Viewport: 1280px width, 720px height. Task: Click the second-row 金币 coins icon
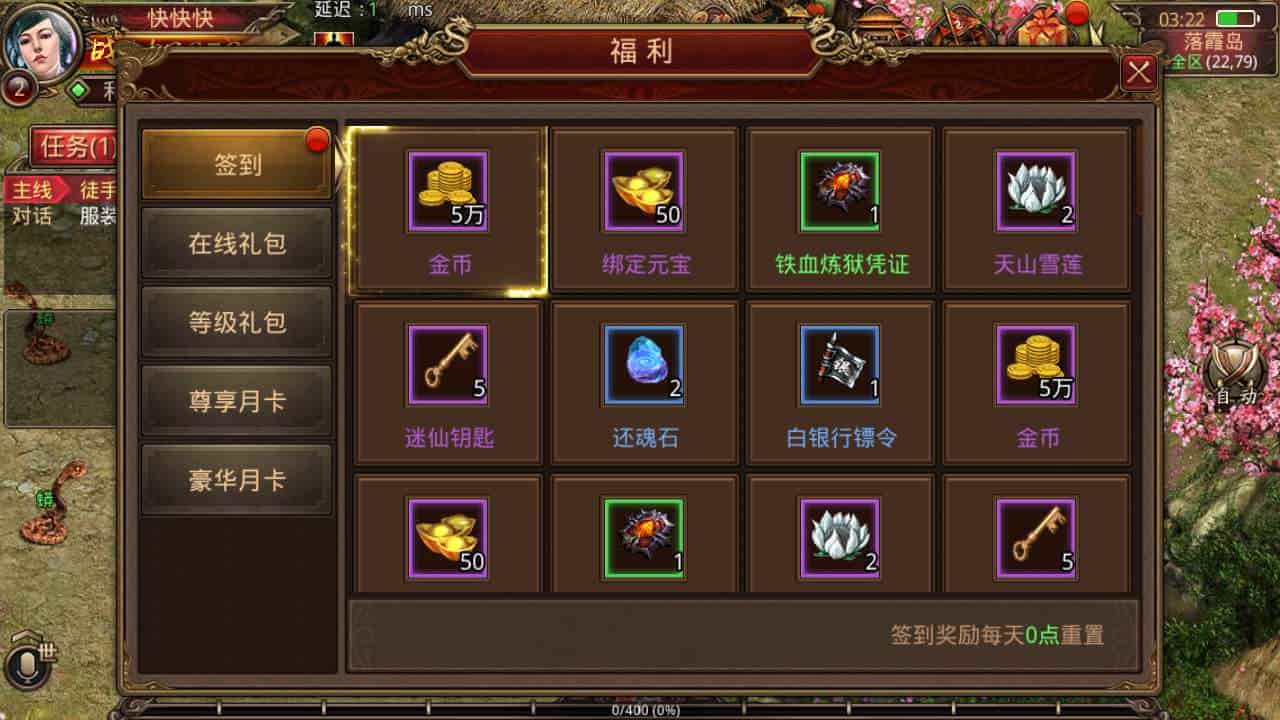click(1037, 365)
